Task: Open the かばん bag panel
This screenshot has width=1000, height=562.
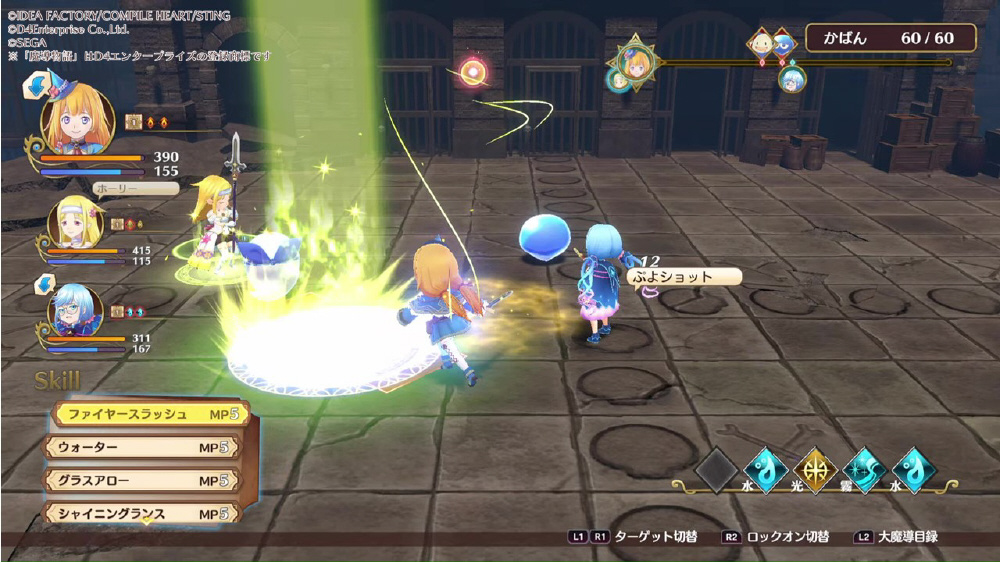Action: [876, 38]
